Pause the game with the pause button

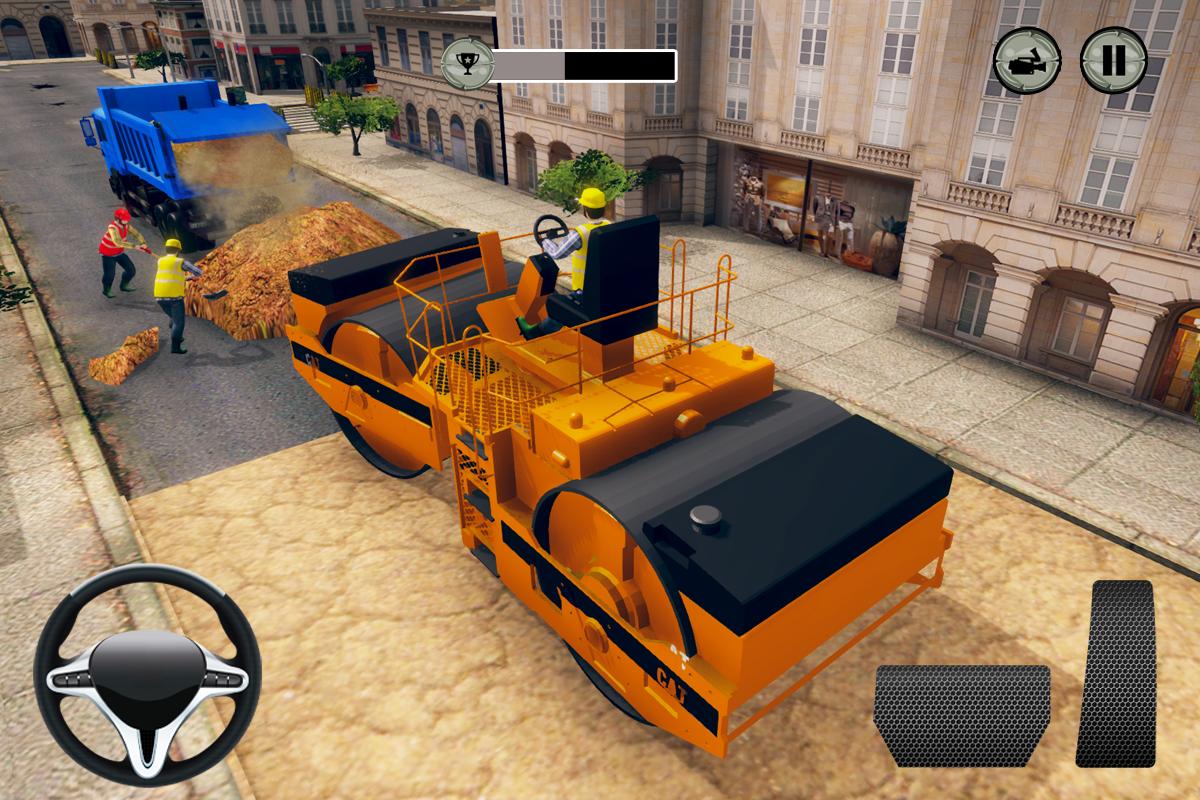1113,61
